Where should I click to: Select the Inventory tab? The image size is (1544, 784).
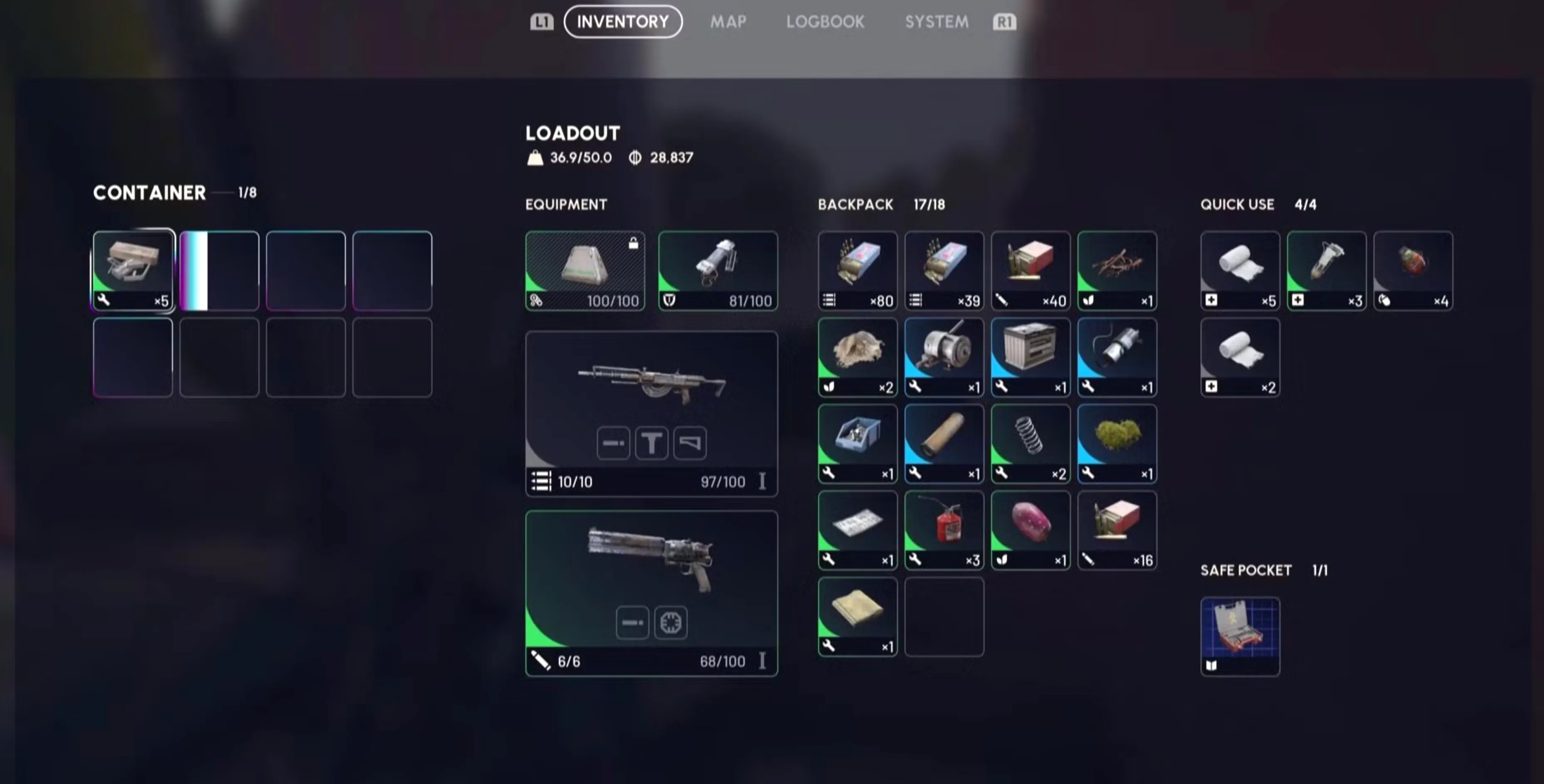point(623,22)
